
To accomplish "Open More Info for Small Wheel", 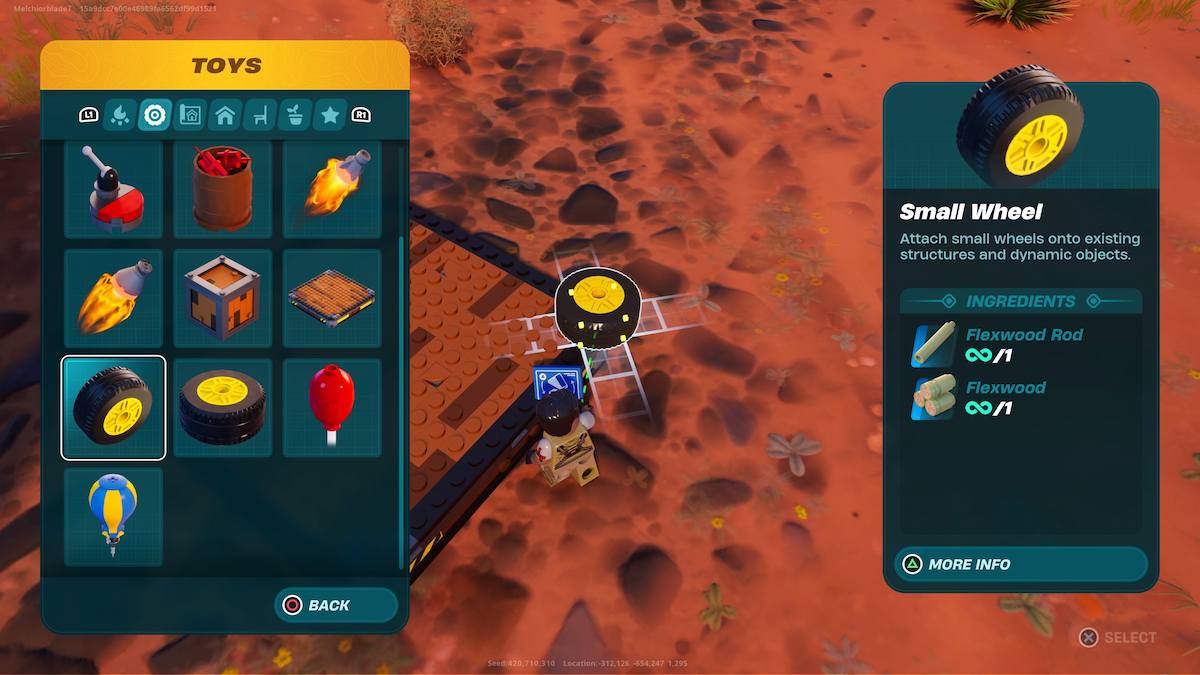I will [x=1021, y=564].
